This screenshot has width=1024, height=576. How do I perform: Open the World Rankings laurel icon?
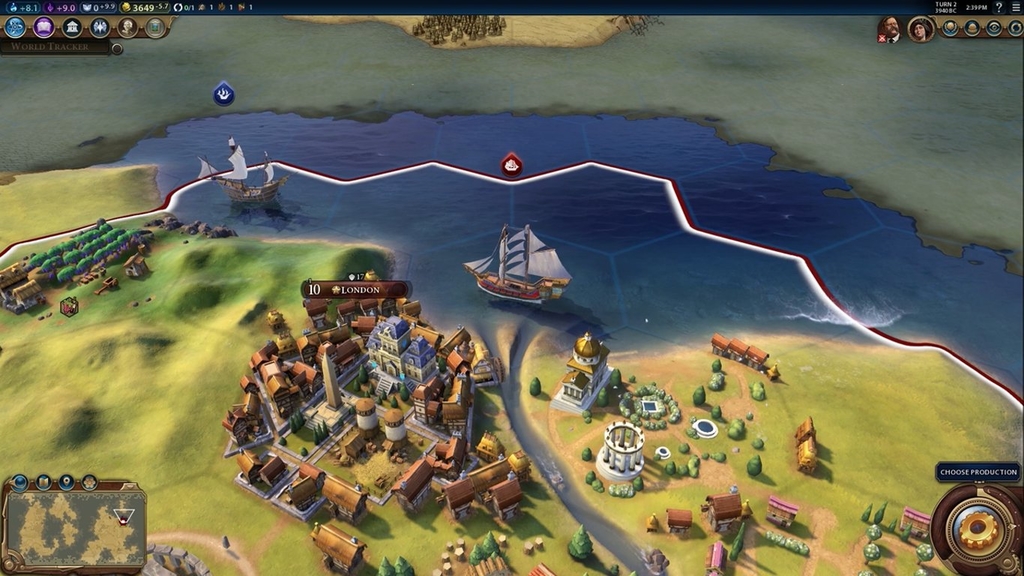[948, 29]
